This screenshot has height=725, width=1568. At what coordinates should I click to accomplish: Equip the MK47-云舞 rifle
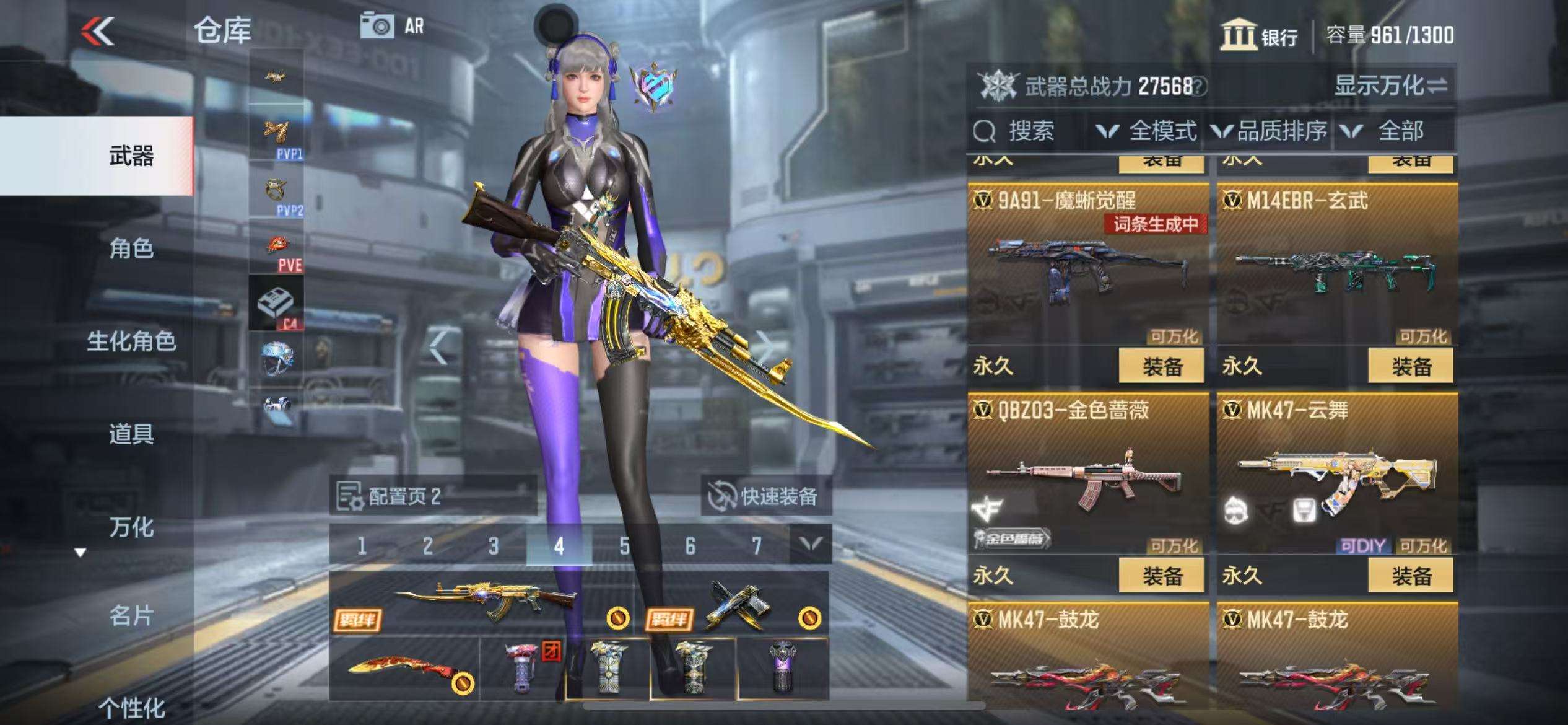tap(1411, 576)
